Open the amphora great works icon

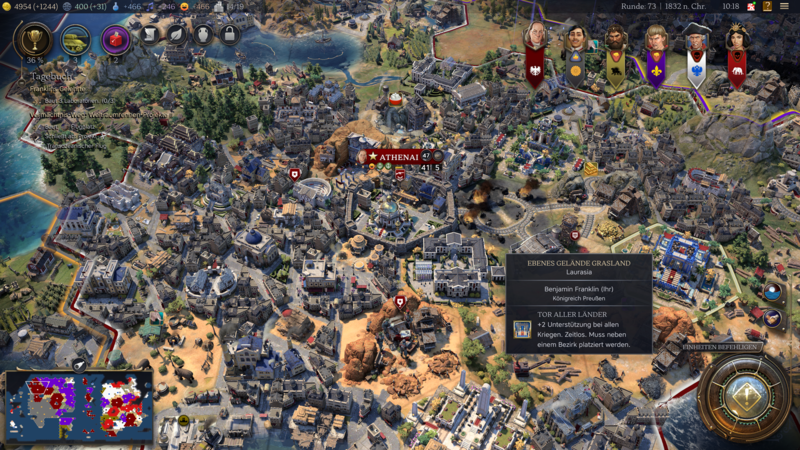202,34
